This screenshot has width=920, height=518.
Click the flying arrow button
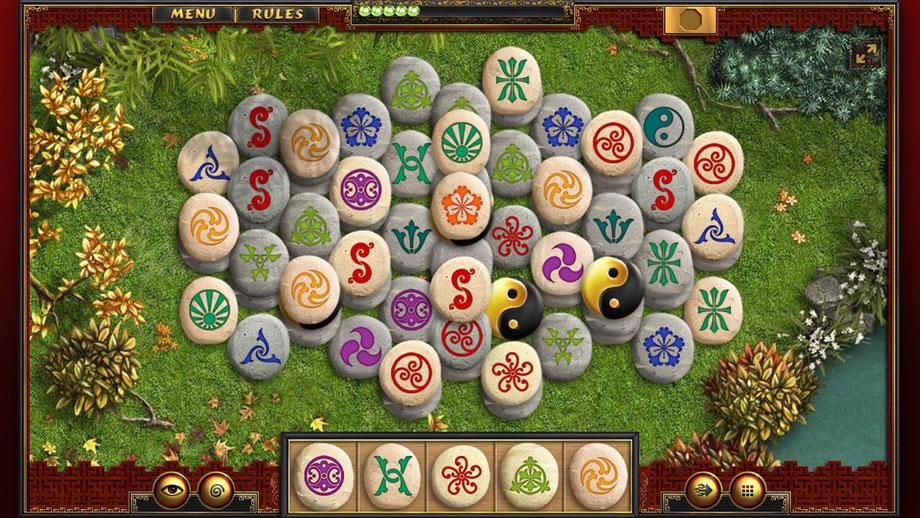[704, 490]
